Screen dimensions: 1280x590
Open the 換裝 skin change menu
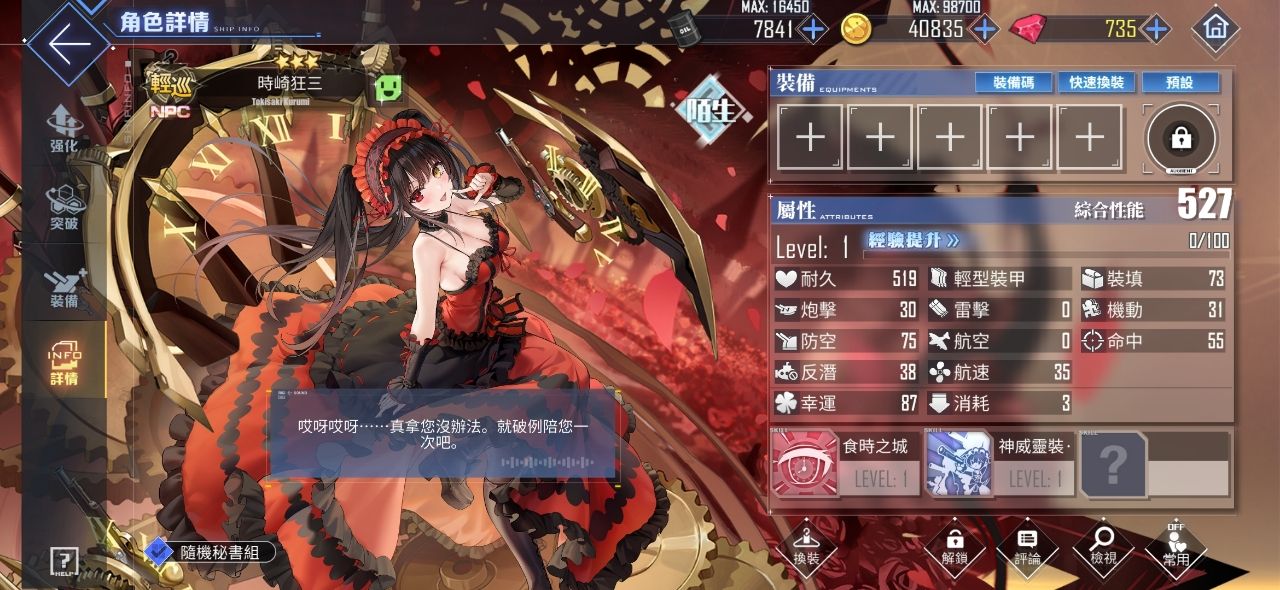806,548
